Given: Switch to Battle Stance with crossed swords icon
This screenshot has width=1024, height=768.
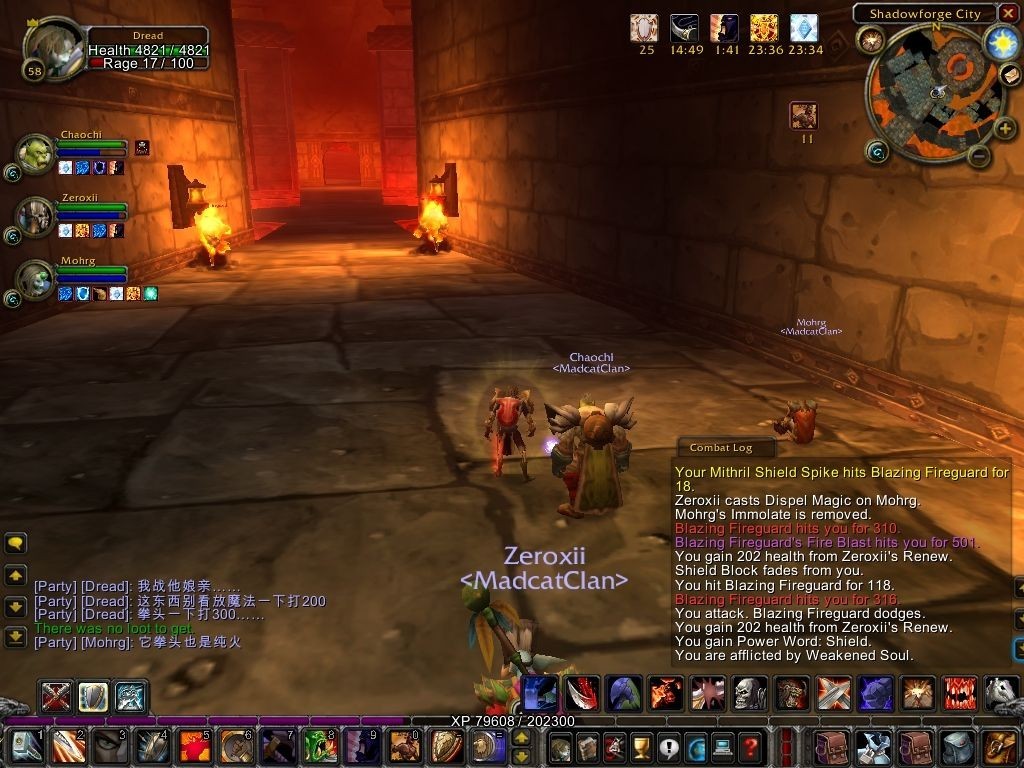Looking at the screenshot, I should (56, 695).
